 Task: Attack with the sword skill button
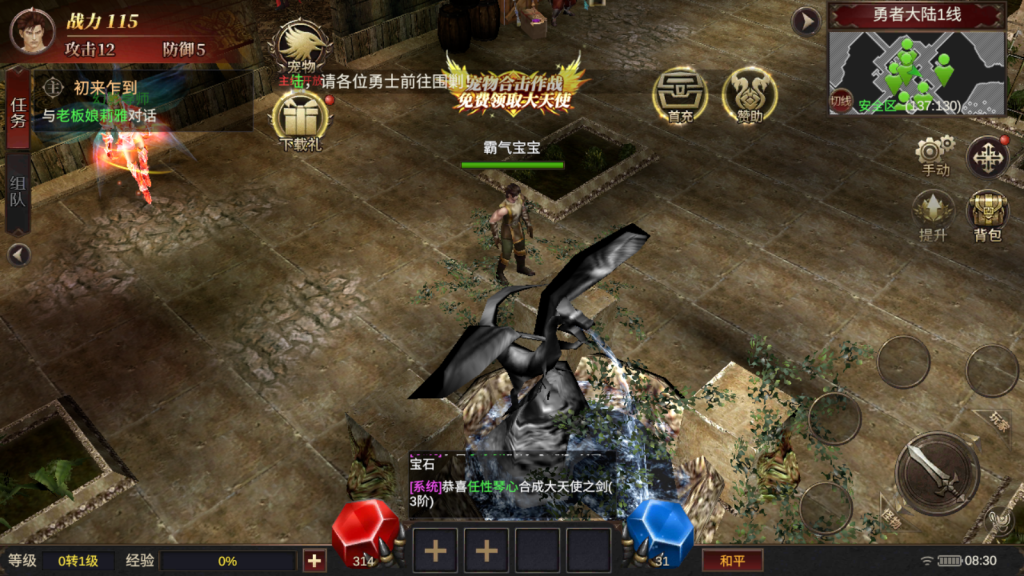click(937, 473)
